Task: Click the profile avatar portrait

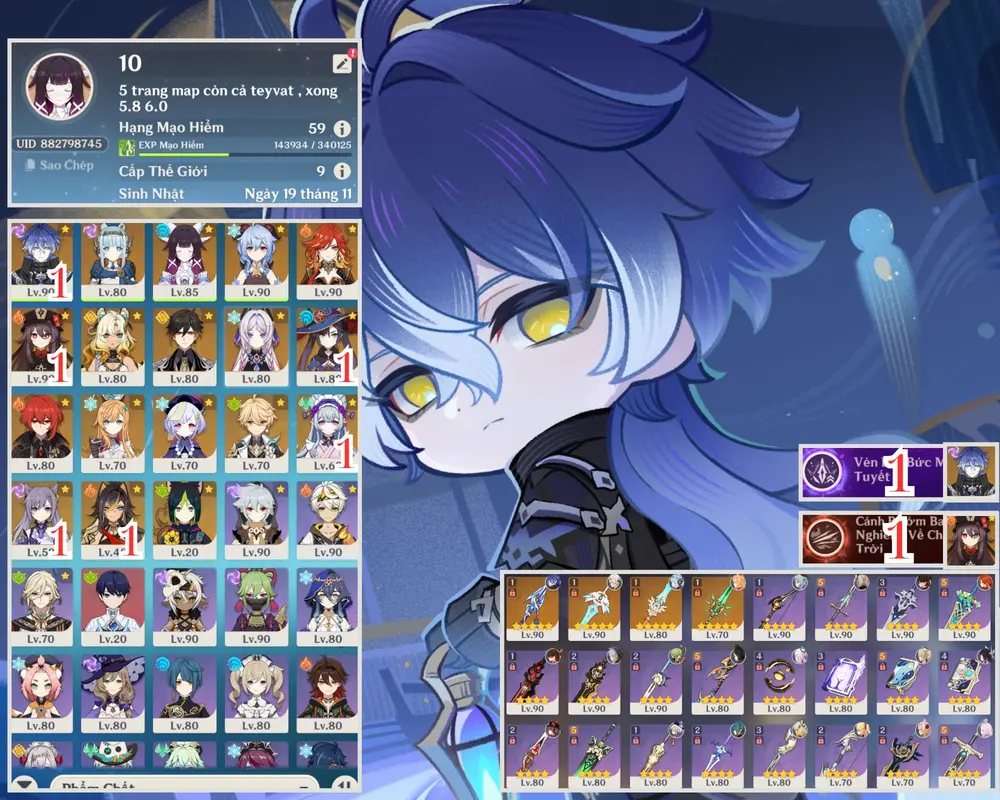Action: [59, 87]
